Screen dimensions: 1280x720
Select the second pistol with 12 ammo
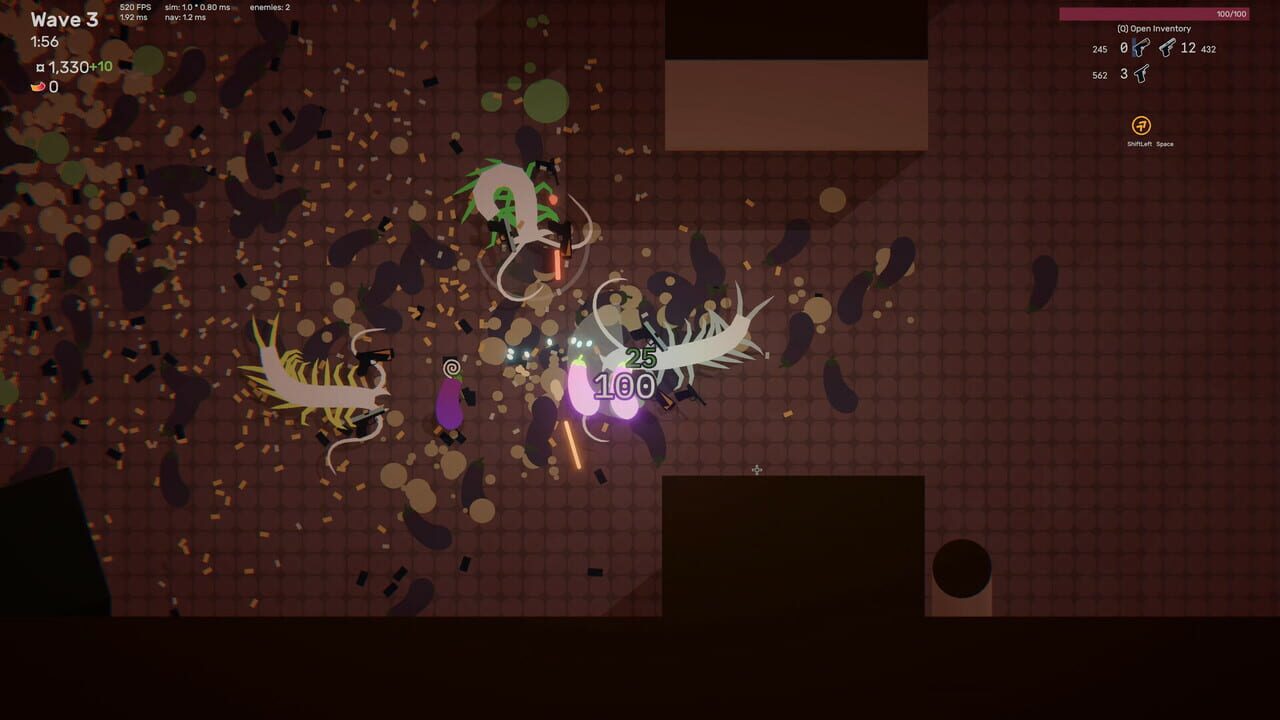(1166, 48)
